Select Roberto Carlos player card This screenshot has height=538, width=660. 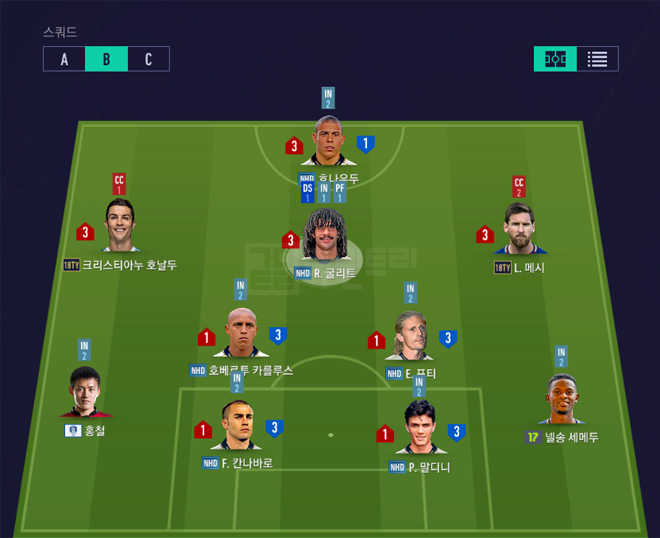(x=241, y=335)
